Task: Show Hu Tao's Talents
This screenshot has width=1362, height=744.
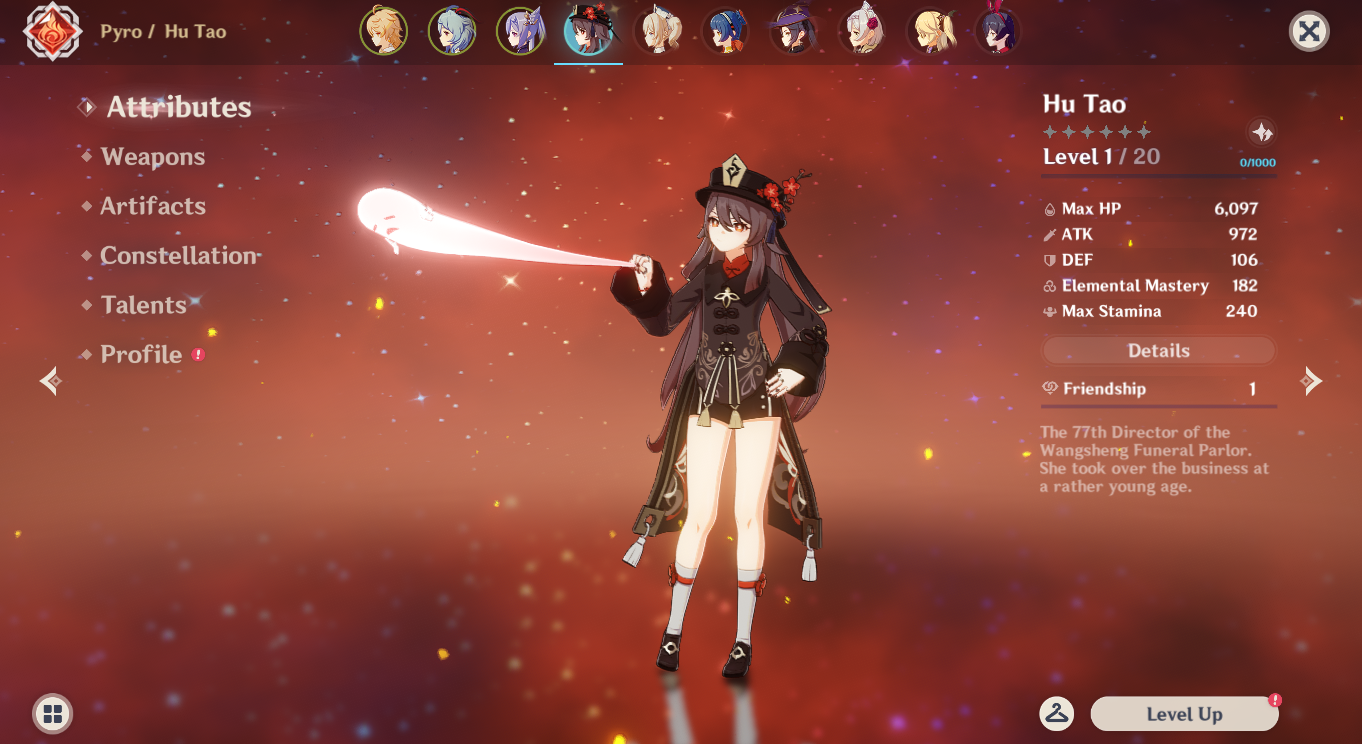Action: point(144,305)
